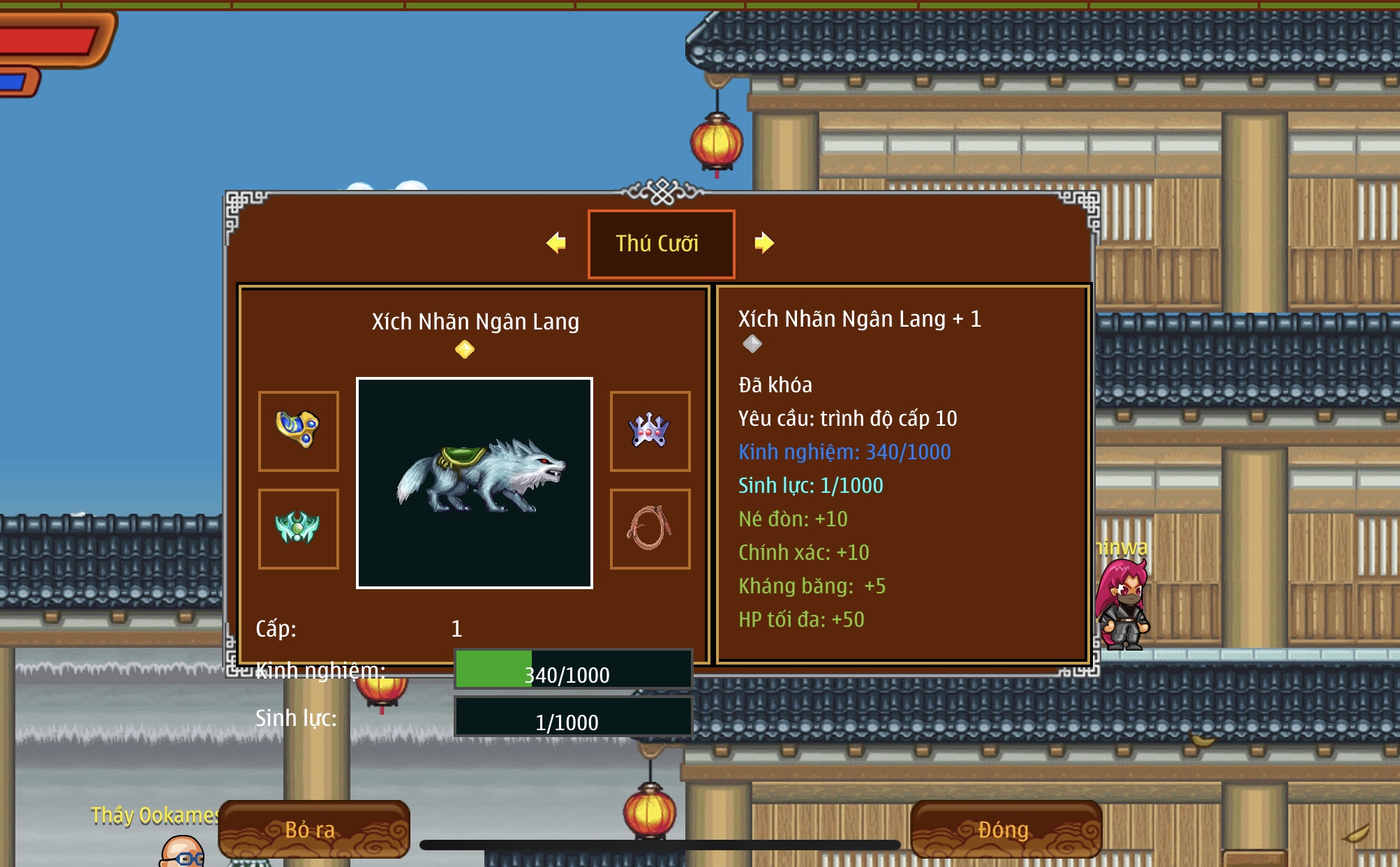This screenshot has width=1400, height=867.
Task: Select the coiled rope whip slot
Action: [x=650, y=528]
